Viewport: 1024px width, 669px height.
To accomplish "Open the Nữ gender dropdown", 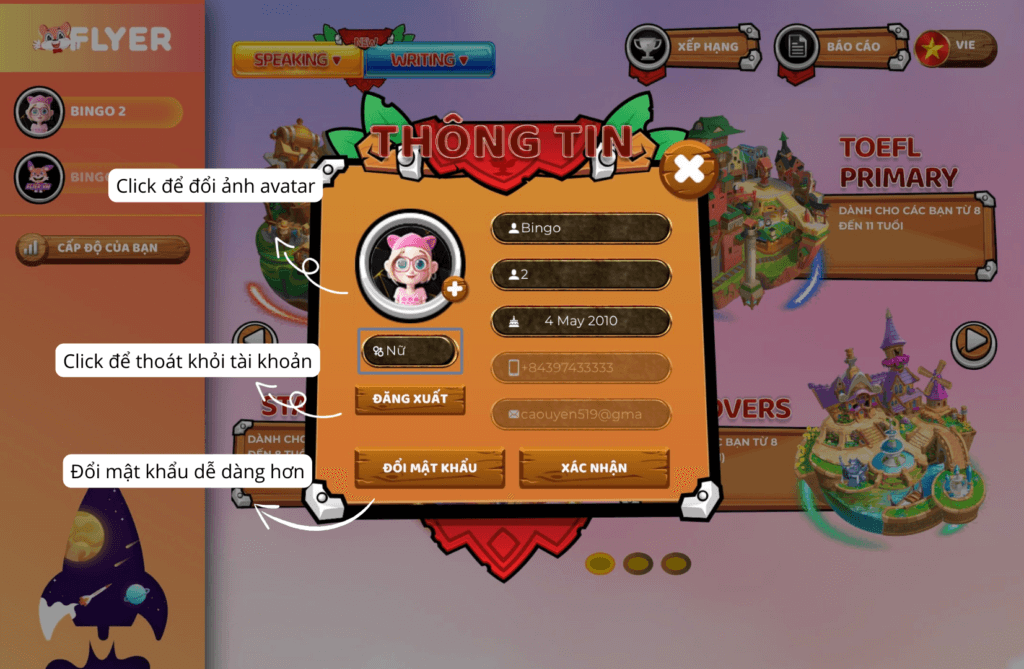I will (x=410, y=351).
